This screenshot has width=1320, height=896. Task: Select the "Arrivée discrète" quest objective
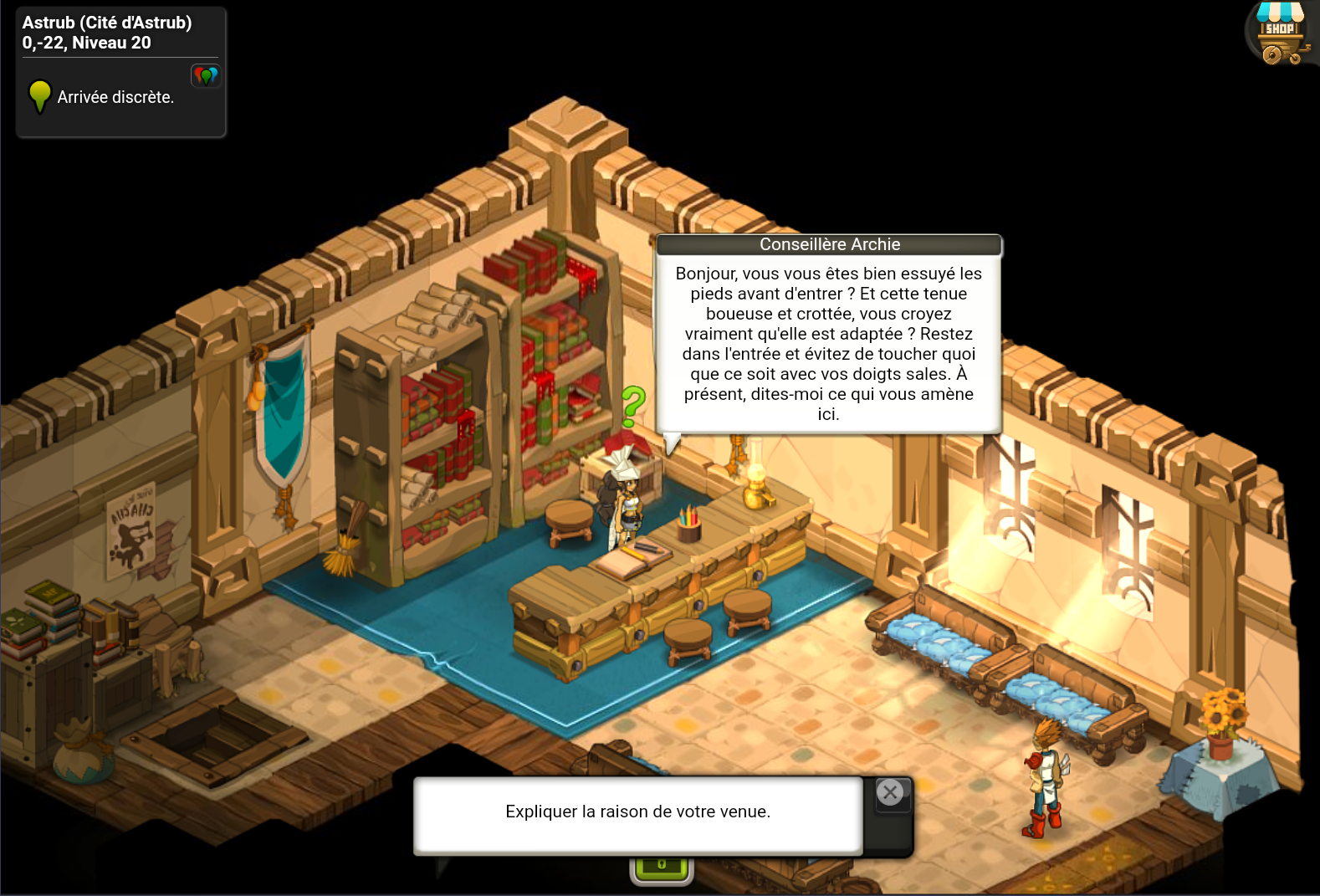coord(115,98)
